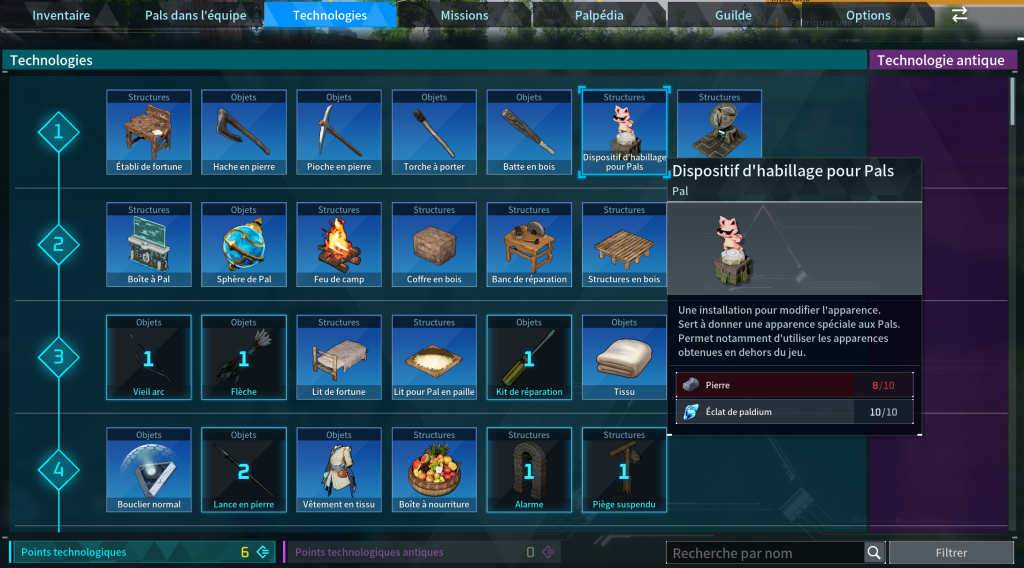Screen dimensions: 1024x568
Task: Select the Établi de fortune technology
Action: 149,132
